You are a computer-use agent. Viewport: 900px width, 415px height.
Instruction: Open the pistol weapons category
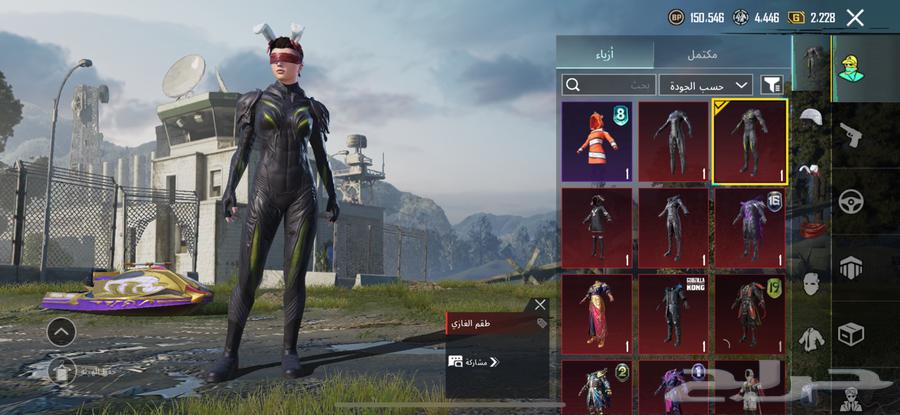coord(851,133)
